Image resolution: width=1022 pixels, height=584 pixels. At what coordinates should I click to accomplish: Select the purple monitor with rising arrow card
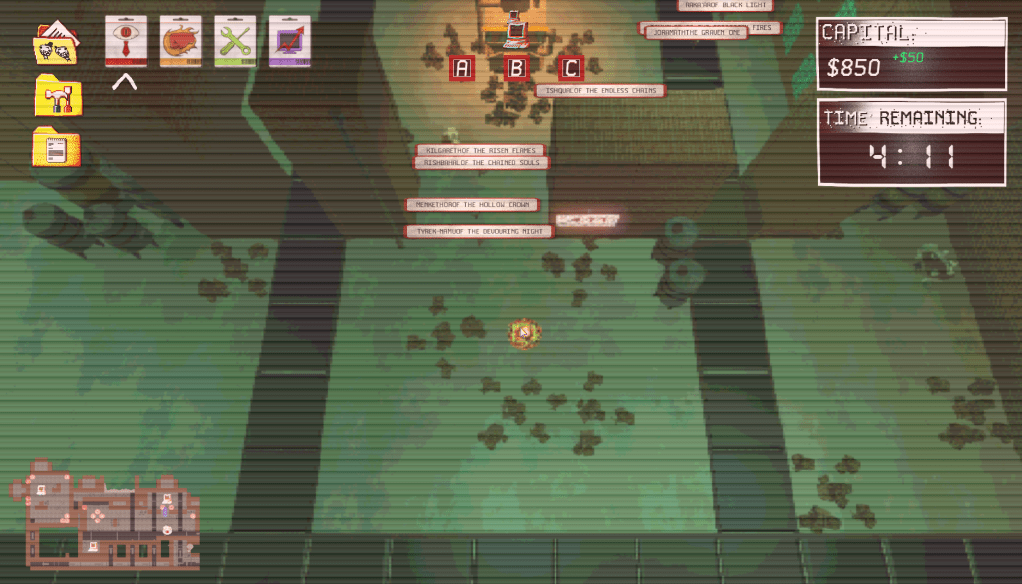(290, 41)
